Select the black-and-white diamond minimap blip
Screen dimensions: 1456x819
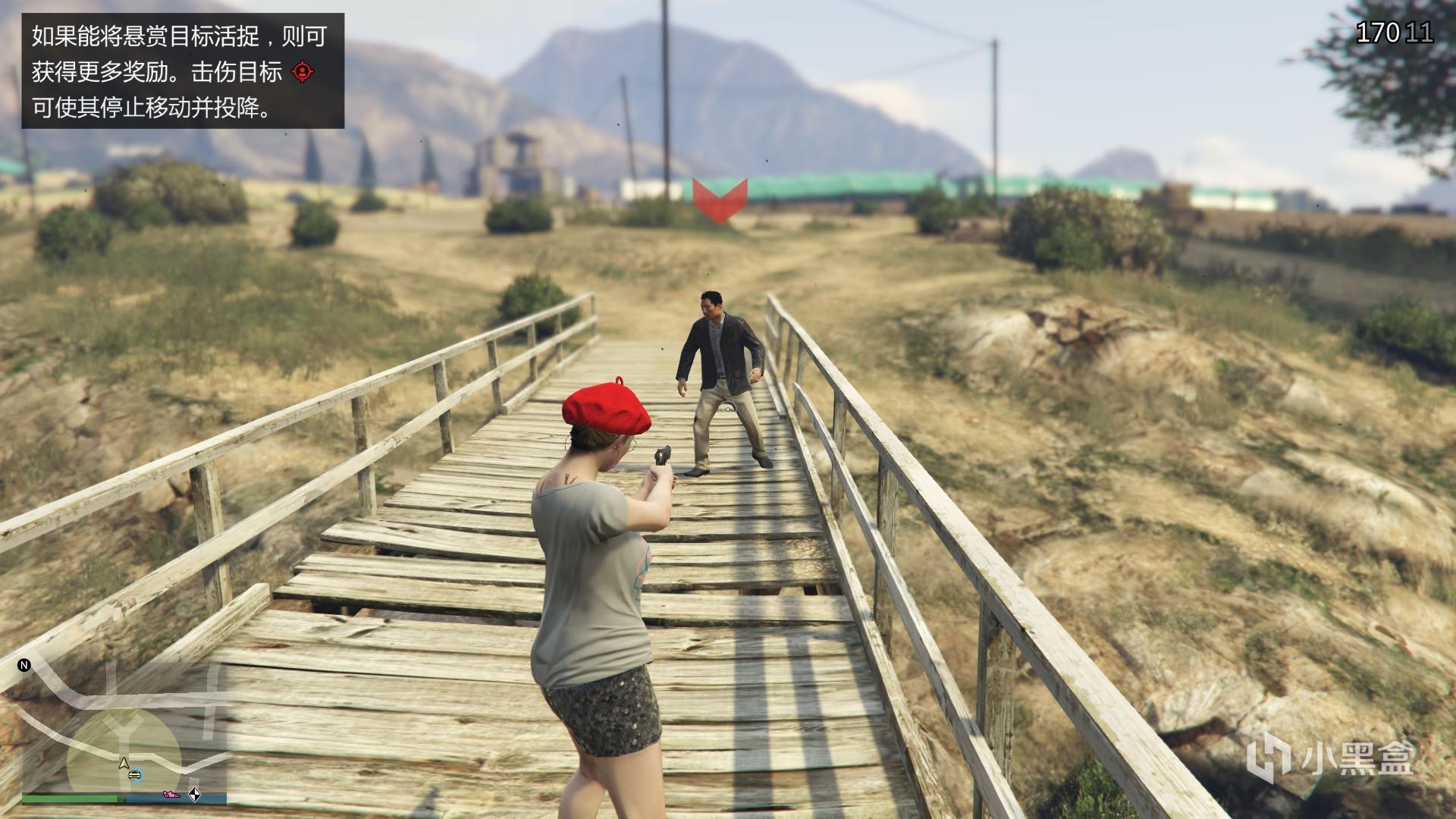(x=195, y=795)
